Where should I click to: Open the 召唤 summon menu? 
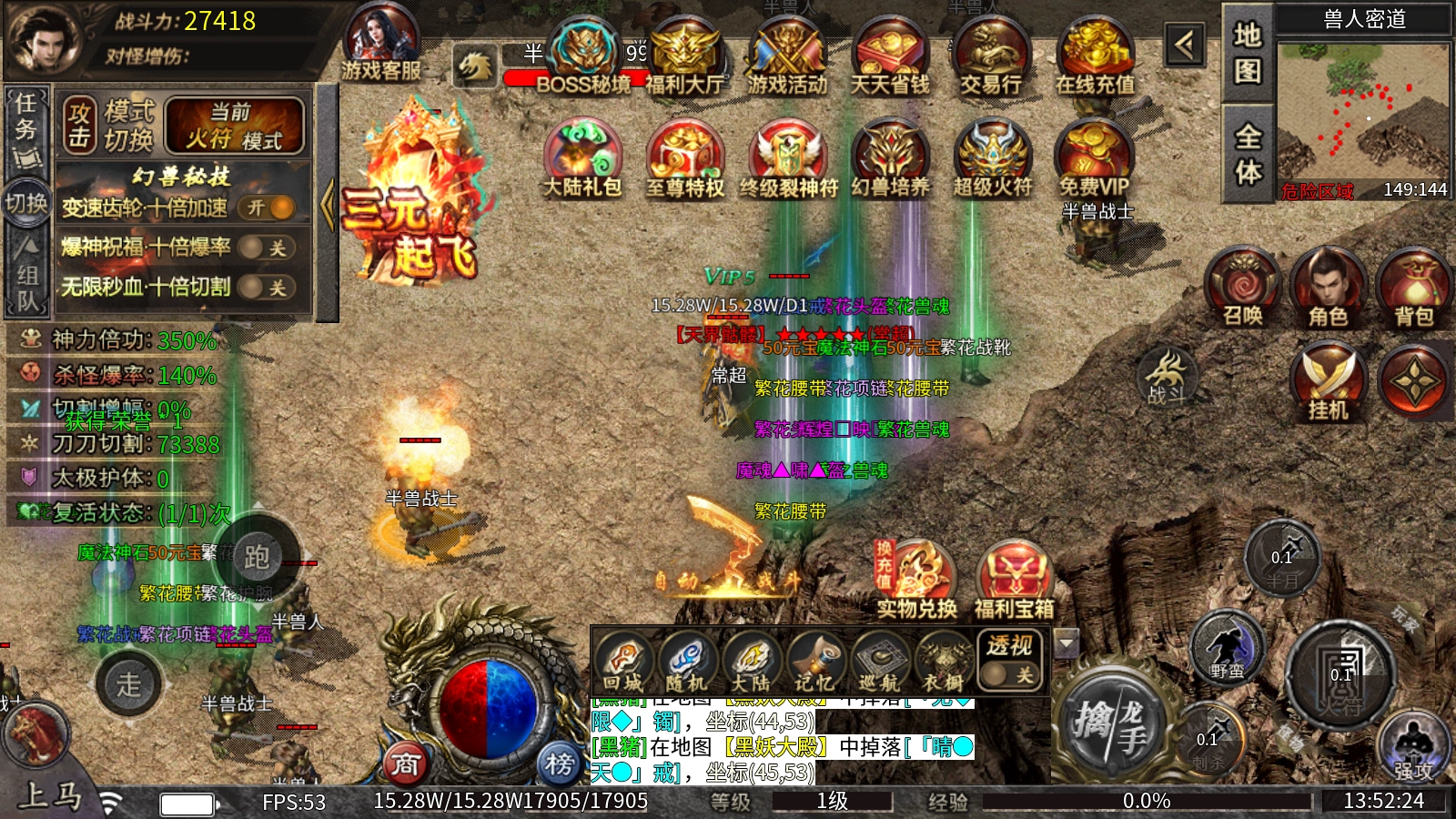coord(1242,288)
